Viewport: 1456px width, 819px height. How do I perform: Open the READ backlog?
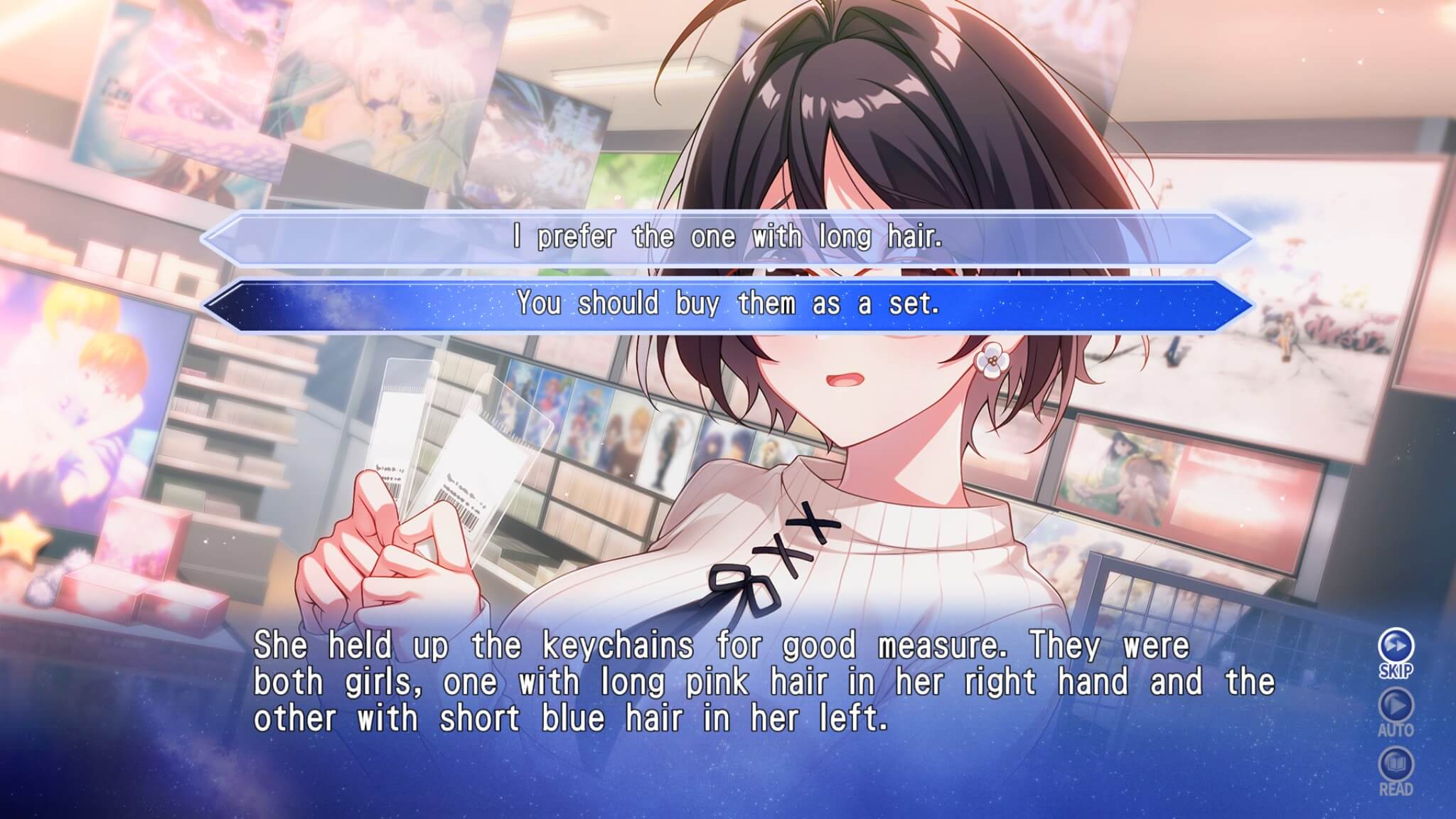click(1396, 768)
